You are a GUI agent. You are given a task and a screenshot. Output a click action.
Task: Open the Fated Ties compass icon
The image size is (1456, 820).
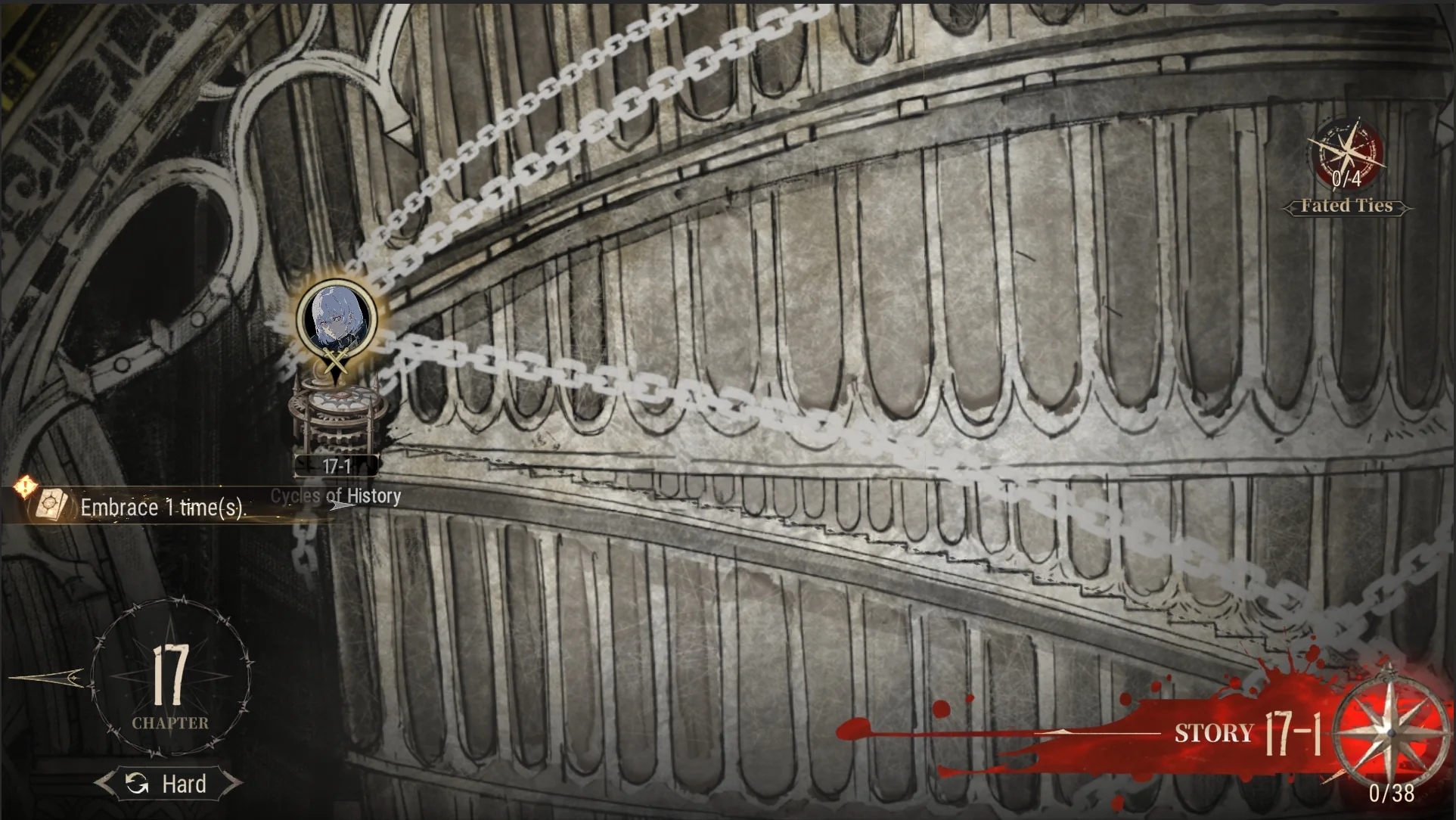[x=1346, y=157]
